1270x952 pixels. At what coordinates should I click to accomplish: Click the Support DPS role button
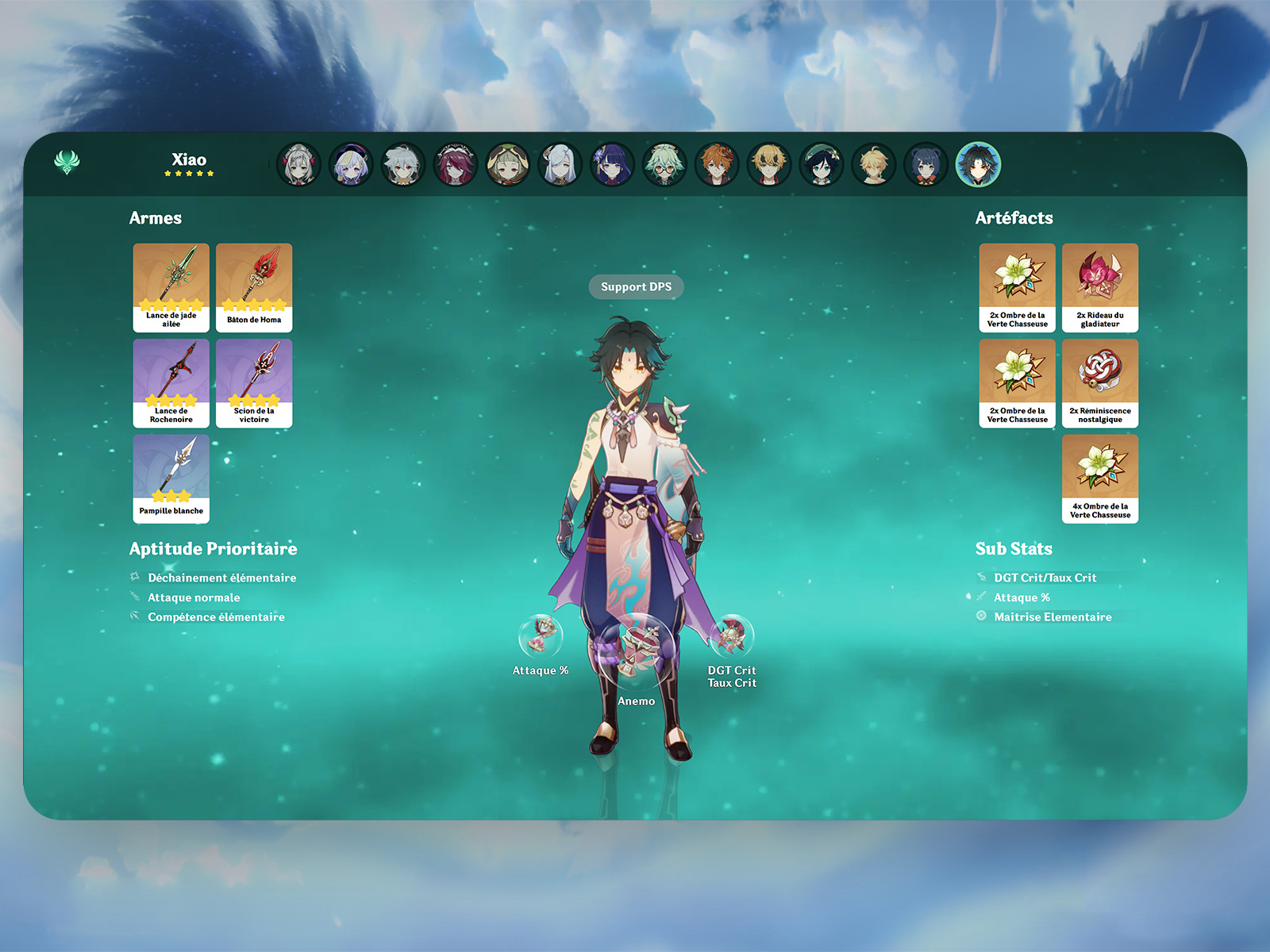coord(636,287)
